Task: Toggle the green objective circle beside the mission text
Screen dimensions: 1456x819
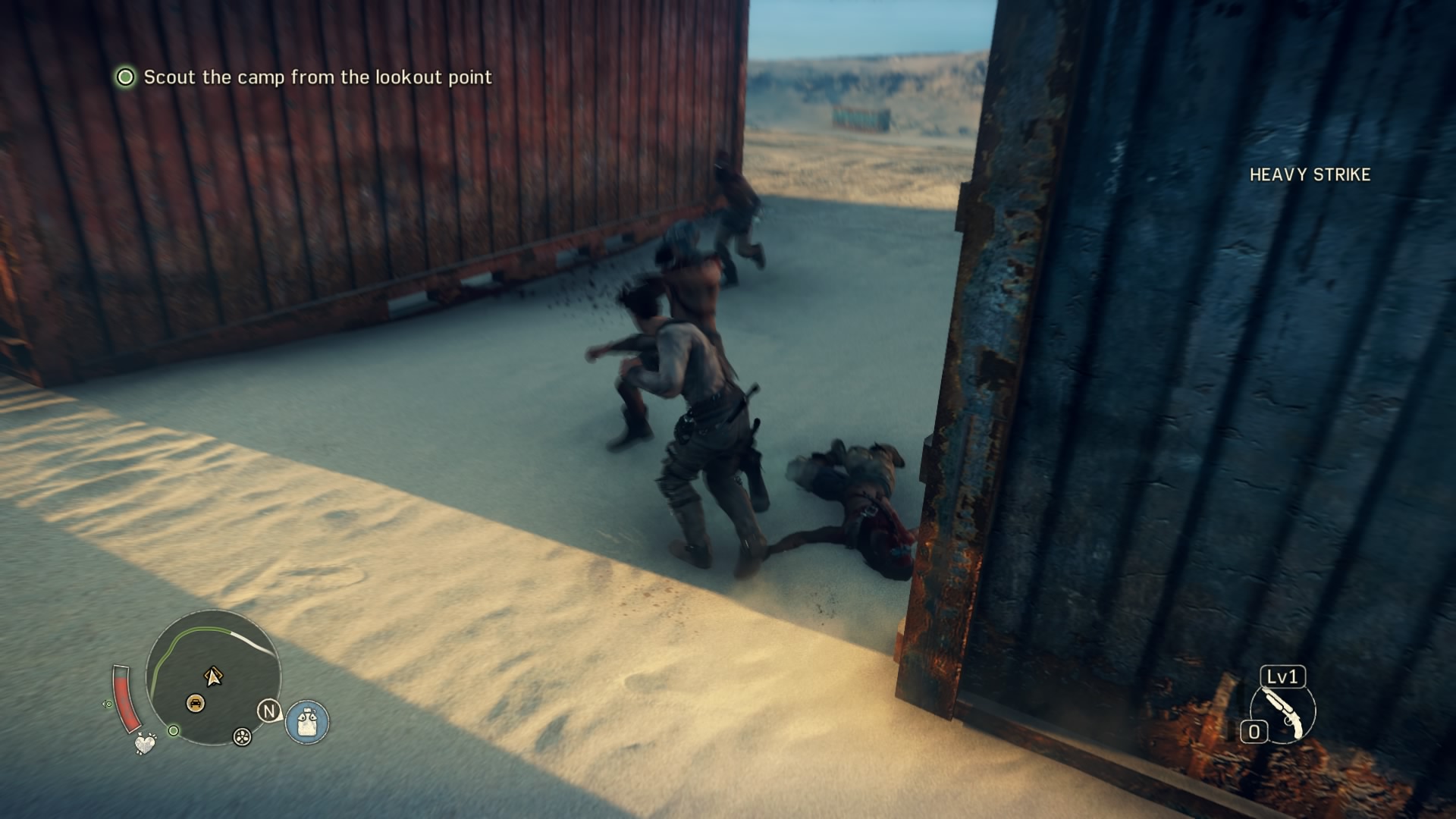Action: 127,76
